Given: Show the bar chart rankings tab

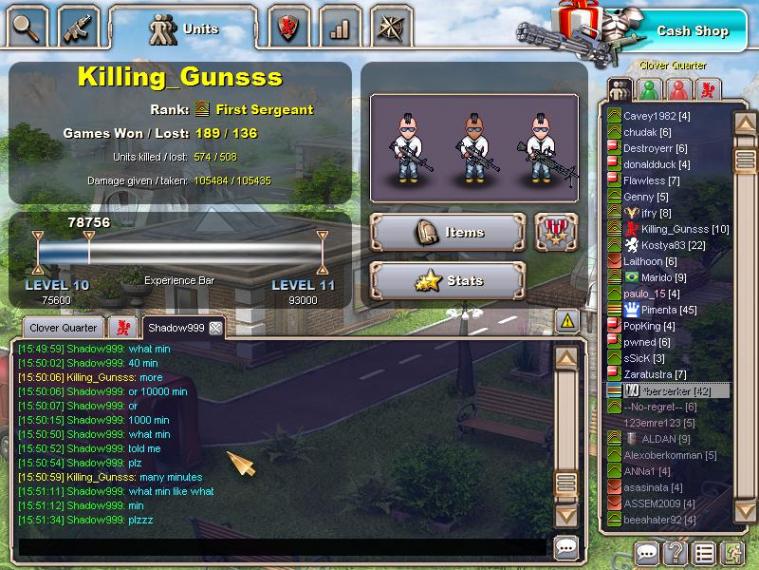Looking at the screenshot, I should [340, 27].
